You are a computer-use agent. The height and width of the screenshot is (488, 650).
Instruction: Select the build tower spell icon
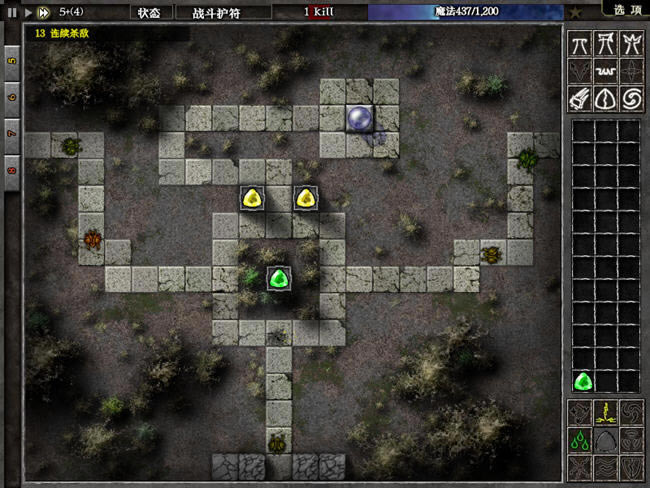(x=580, y=43)
